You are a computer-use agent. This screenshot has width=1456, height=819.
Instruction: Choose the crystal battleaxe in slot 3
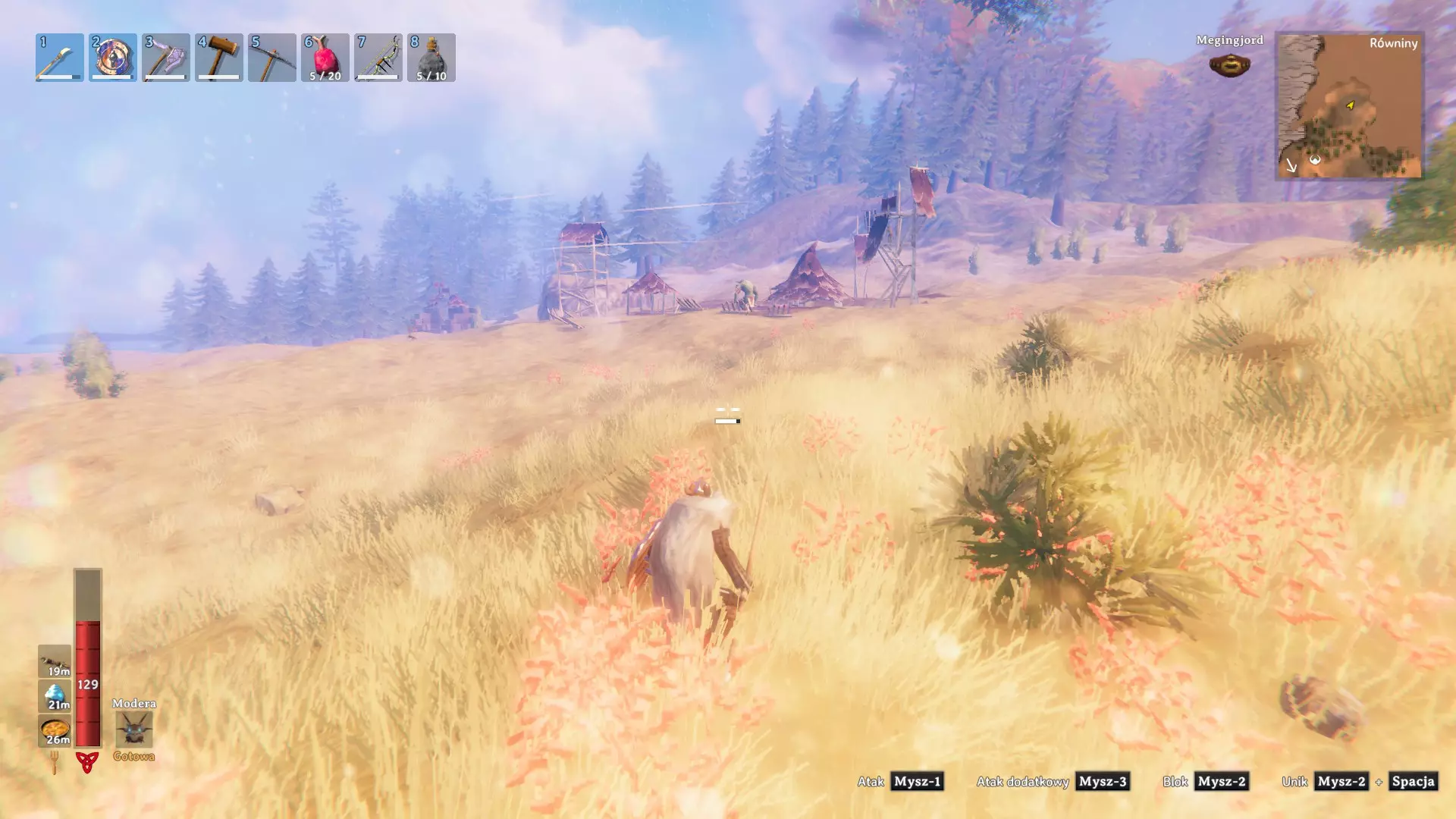point(165,58)
